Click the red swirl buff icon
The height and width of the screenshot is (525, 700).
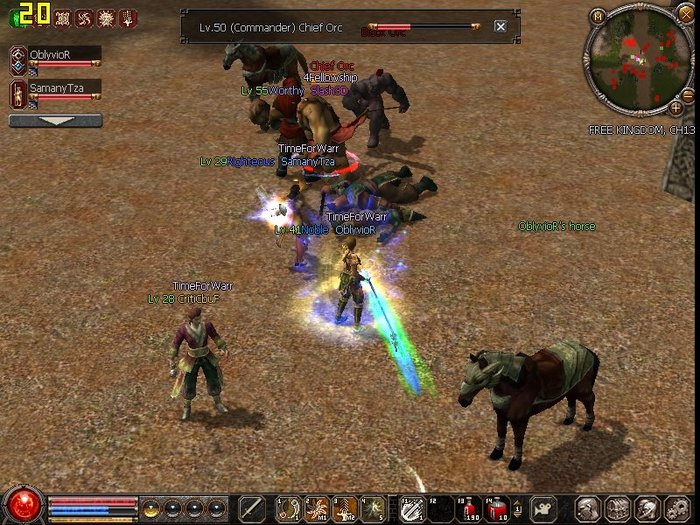pos(84,17)
